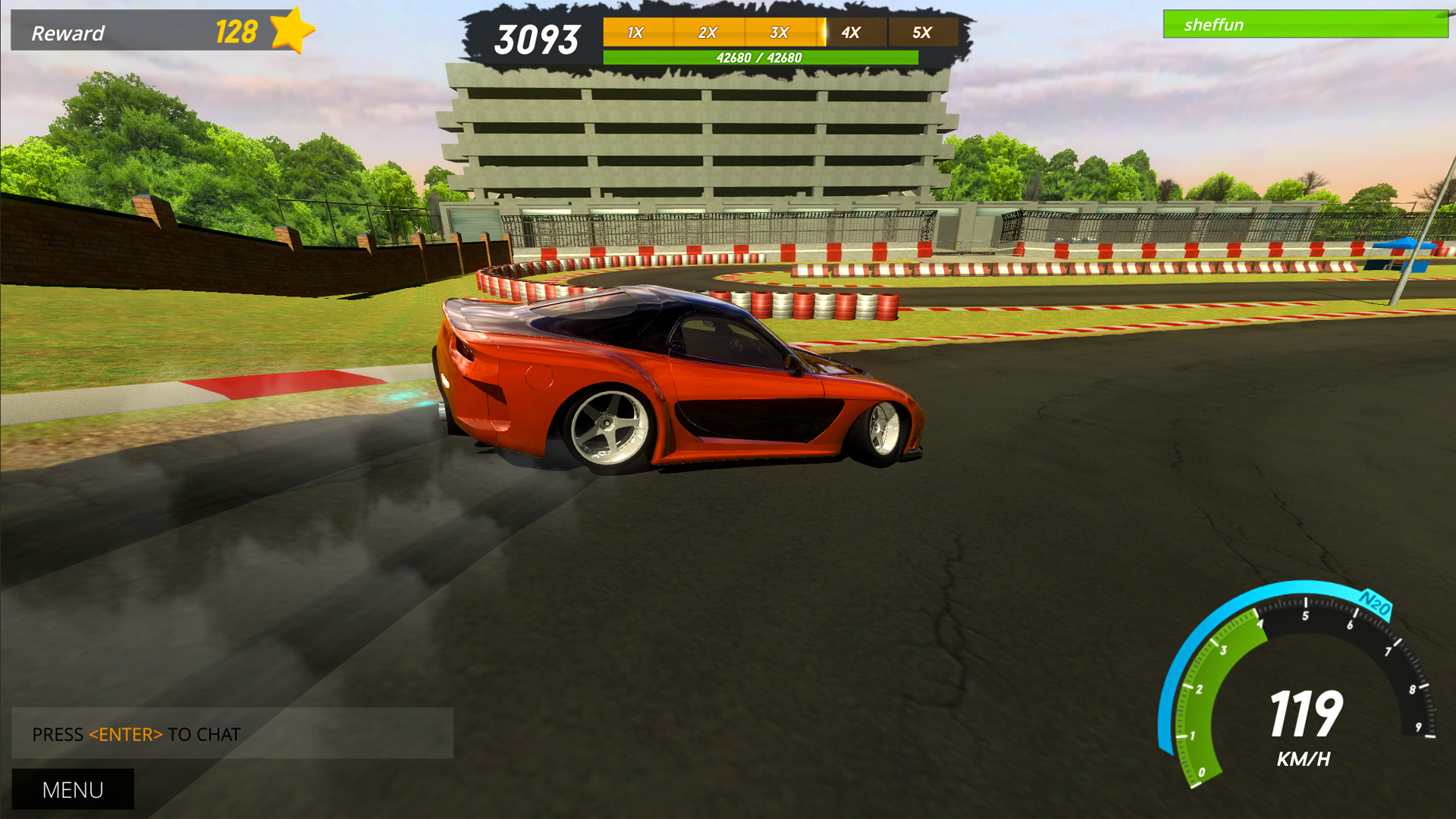Activate the 1X multiplier
This screenshot has width=1456, height=819.
click(x=635, y=33)
